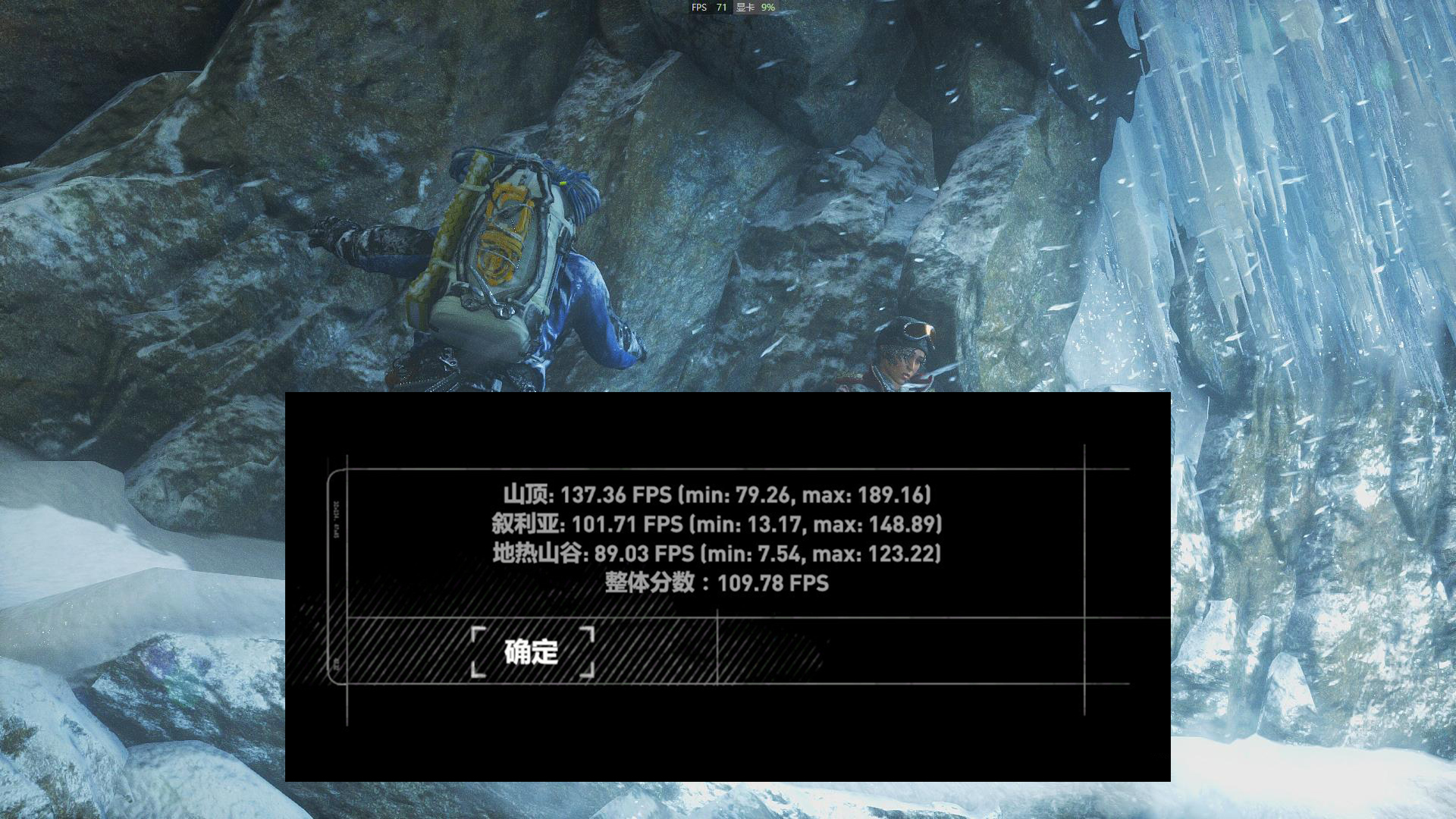Viewport: 1456px width, 819px height.
Task: Click max value 148.89 for 叙利亚
Action: [x=902, y=524]
